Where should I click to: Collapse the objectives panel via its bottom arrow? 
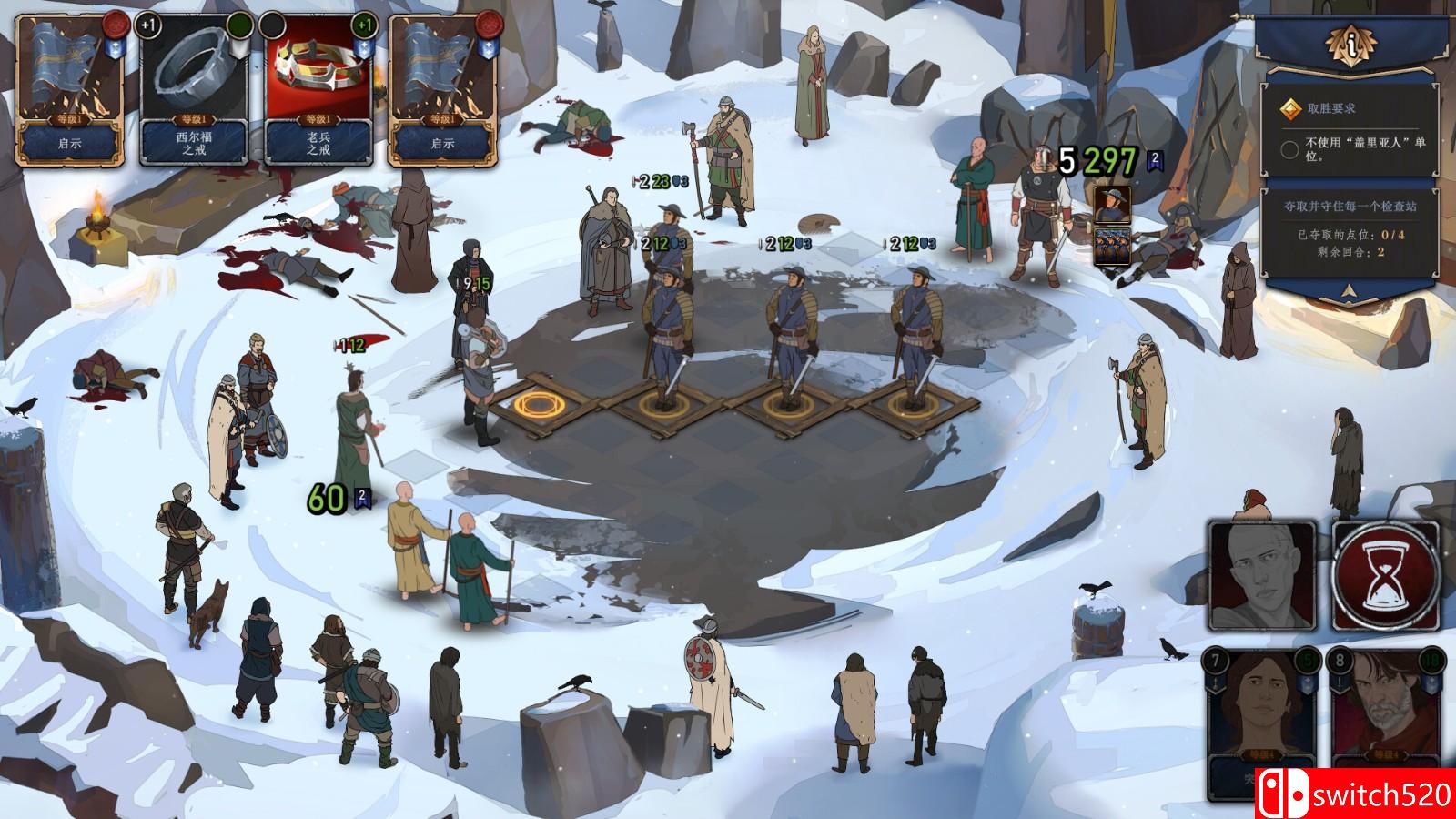pyautogui.click(x=1347, y=291)
